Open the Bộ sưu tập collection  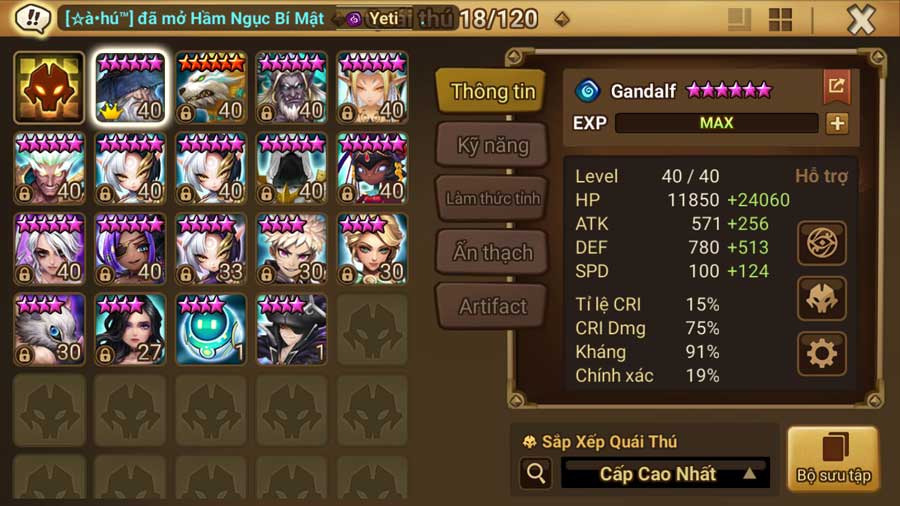832,459
